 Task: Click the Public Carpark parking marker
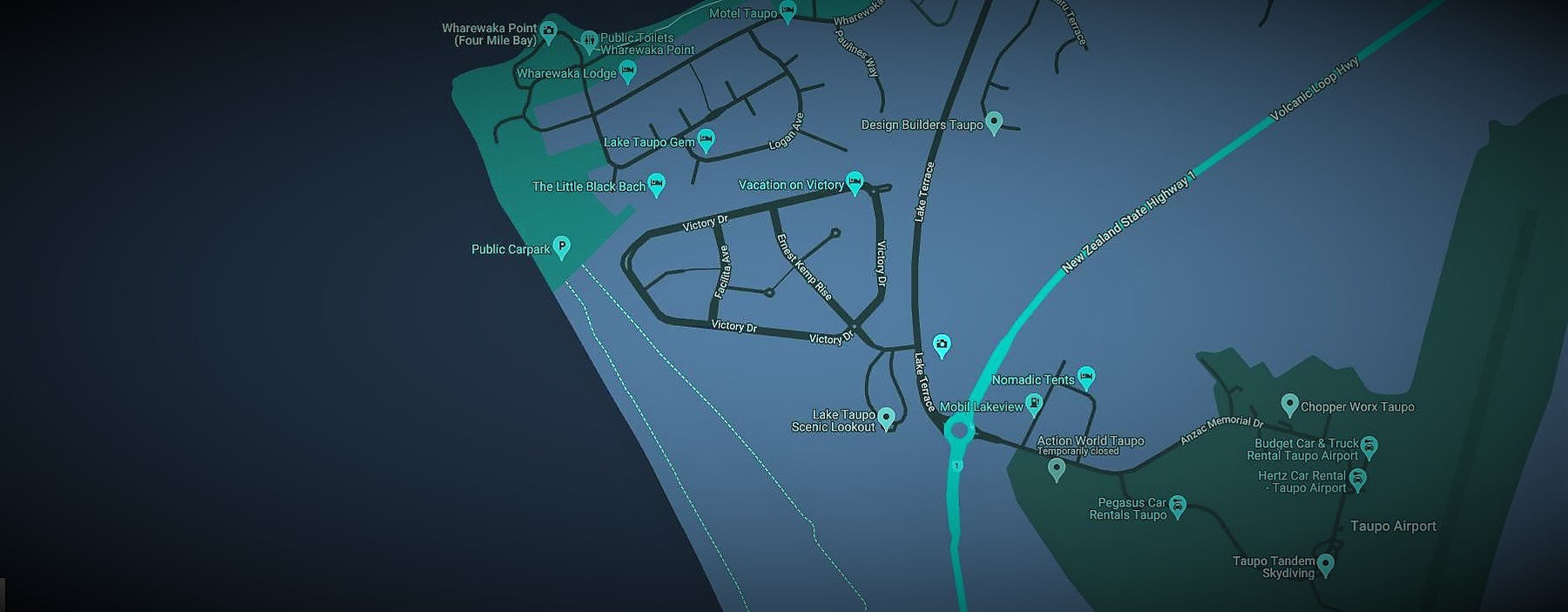(x=562, y=247)
